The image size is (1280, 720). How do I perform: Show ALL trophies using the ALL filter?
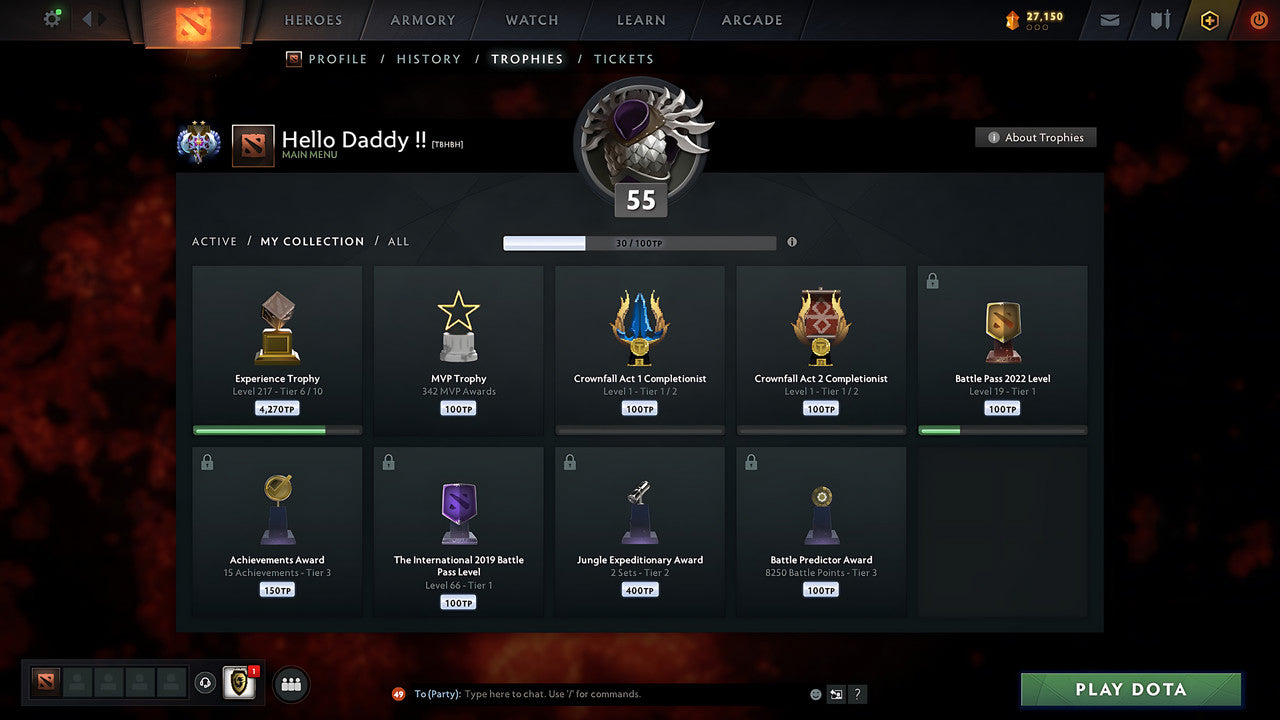(x=398, y=241)
